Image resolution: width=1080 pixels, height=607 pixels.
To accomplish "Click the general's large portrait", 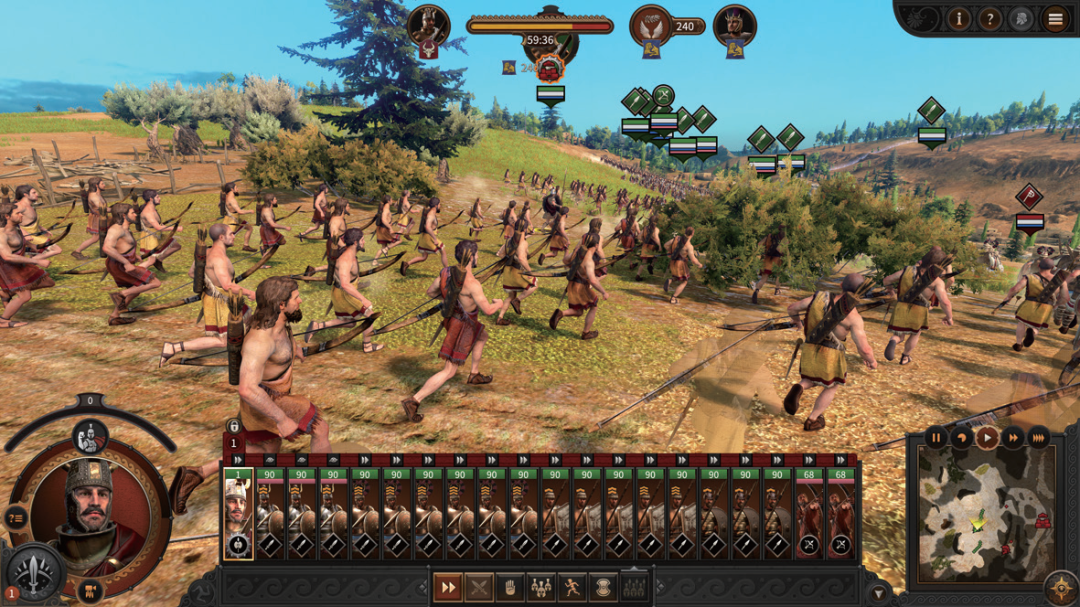I will click(88, 509).
